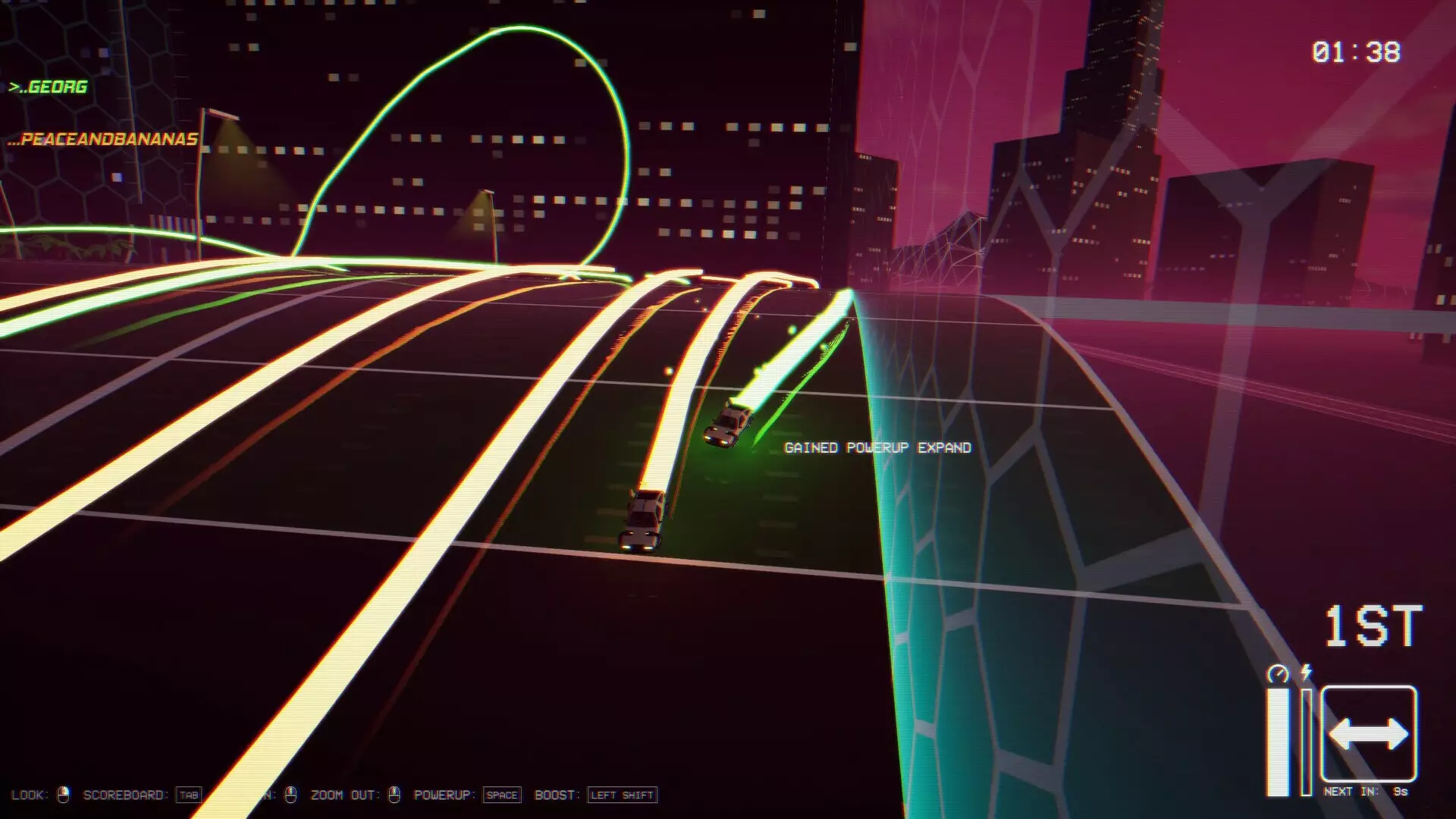Click the SPACE key icon for POWERUP

(503, 795)
